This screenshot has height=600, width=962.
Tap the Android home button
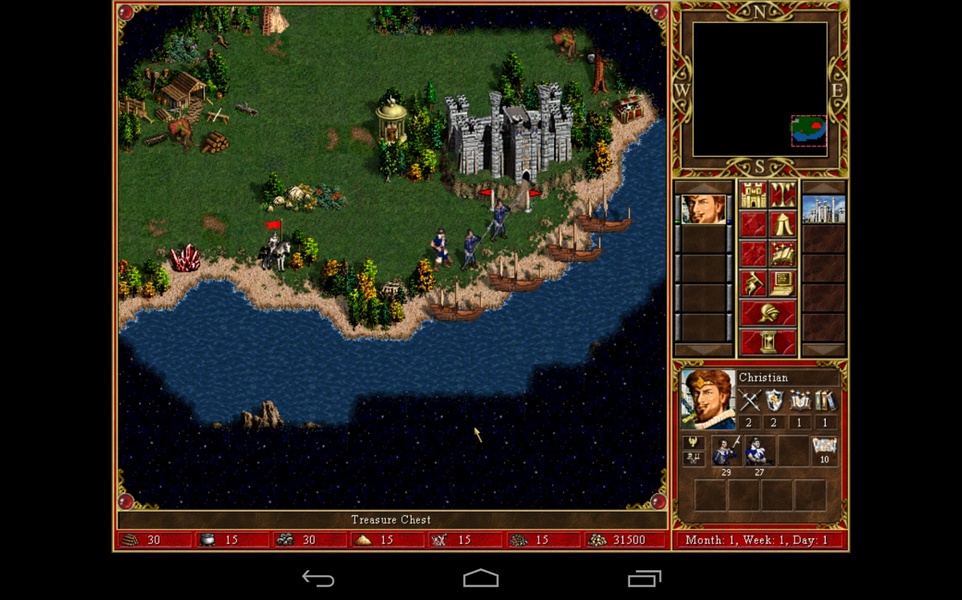(480, 579)
